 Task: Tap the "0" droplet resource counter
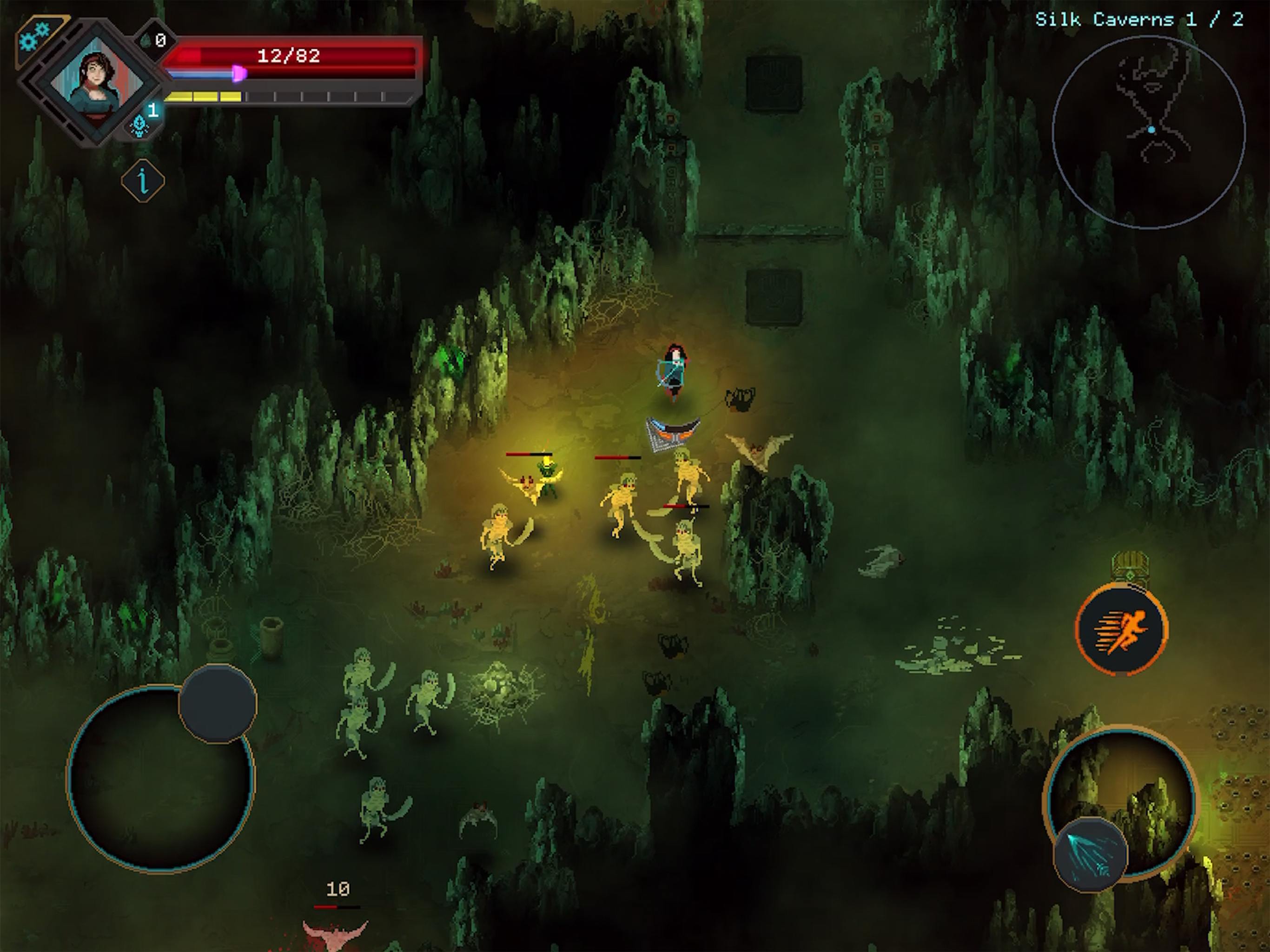coord(160,40)
